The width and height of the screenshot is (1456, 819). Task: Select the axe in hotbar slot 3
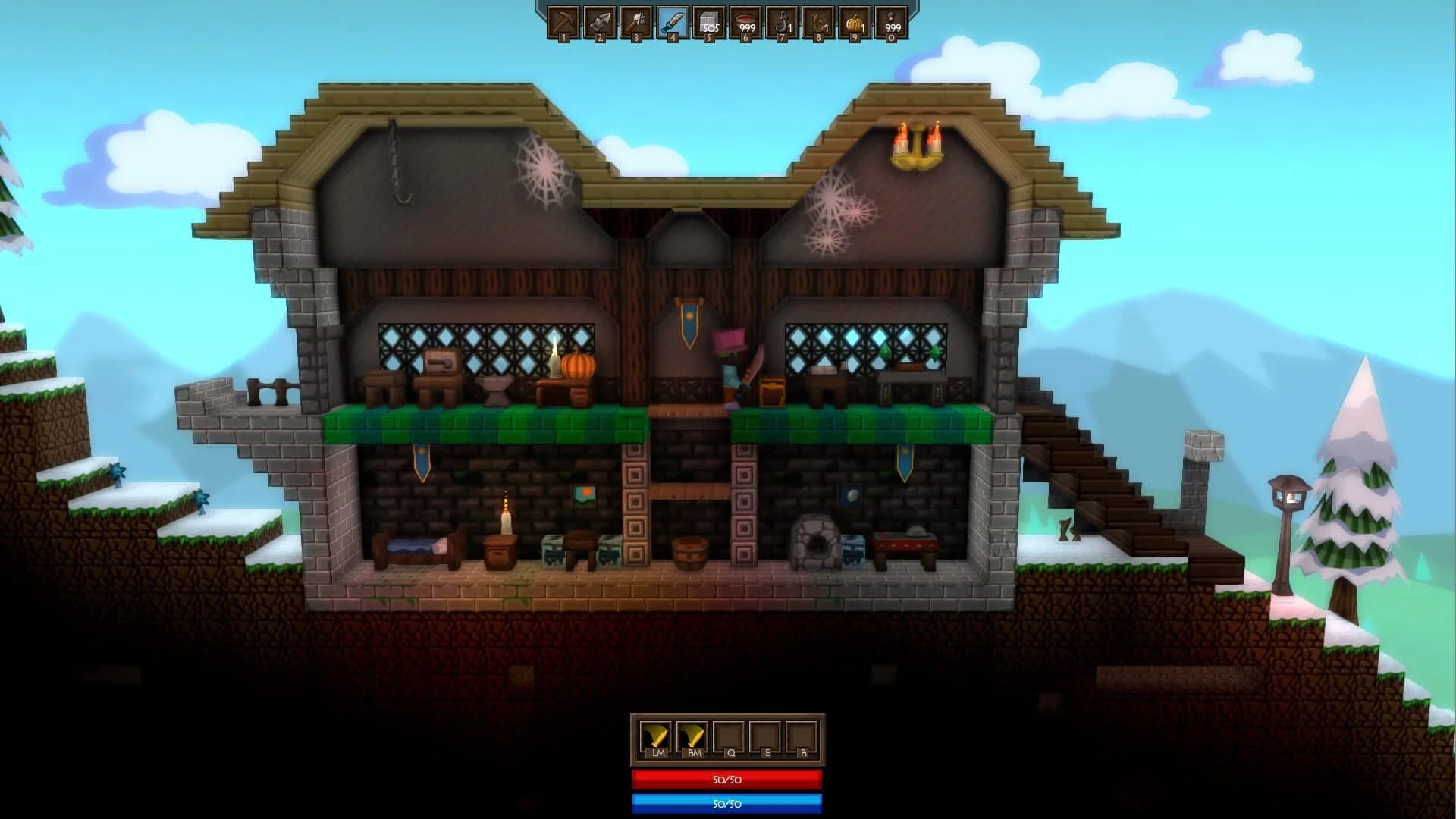click(x=636, y=23)
